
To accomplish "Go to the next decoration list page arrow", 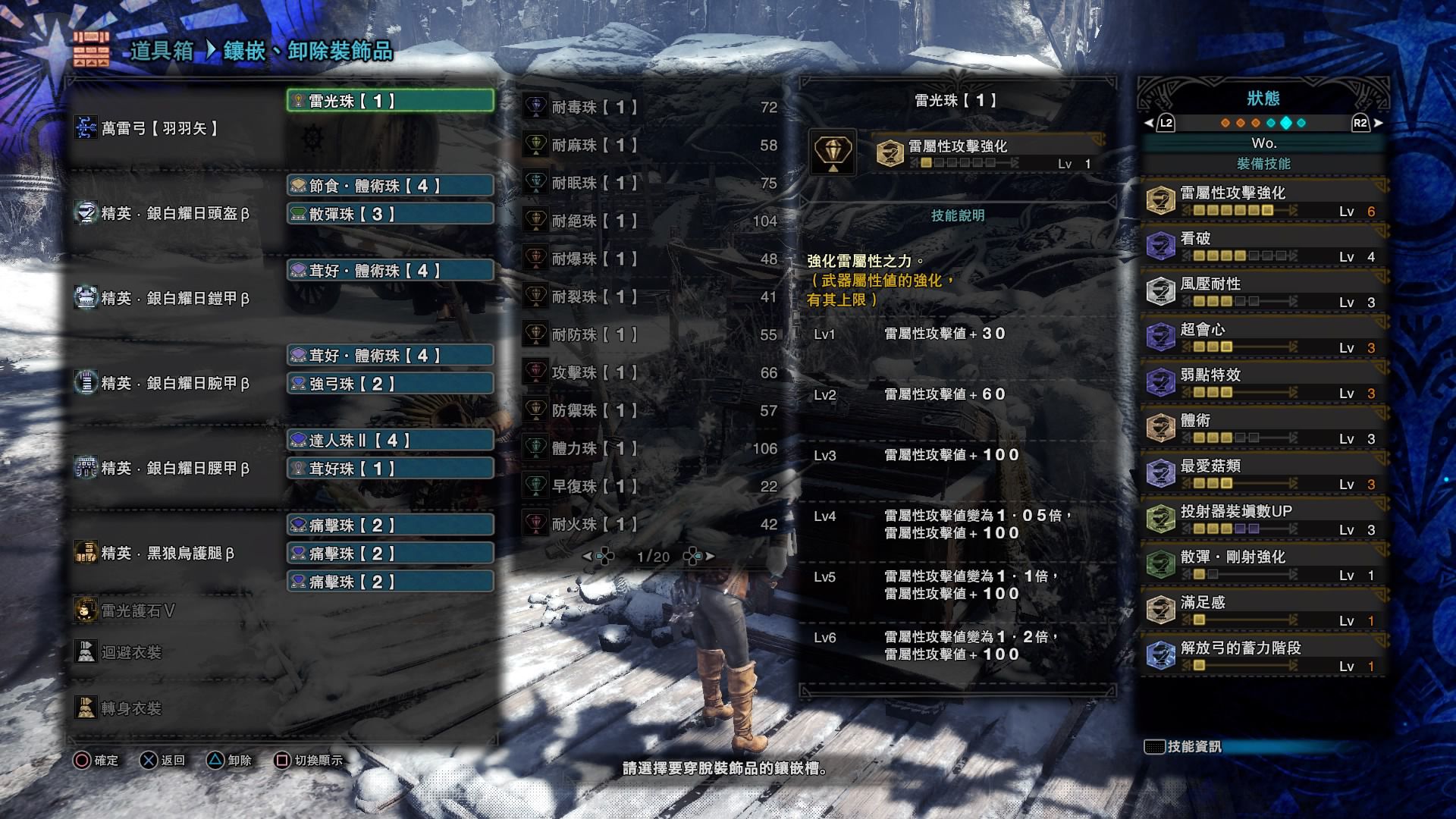I will tap(709, 557).
